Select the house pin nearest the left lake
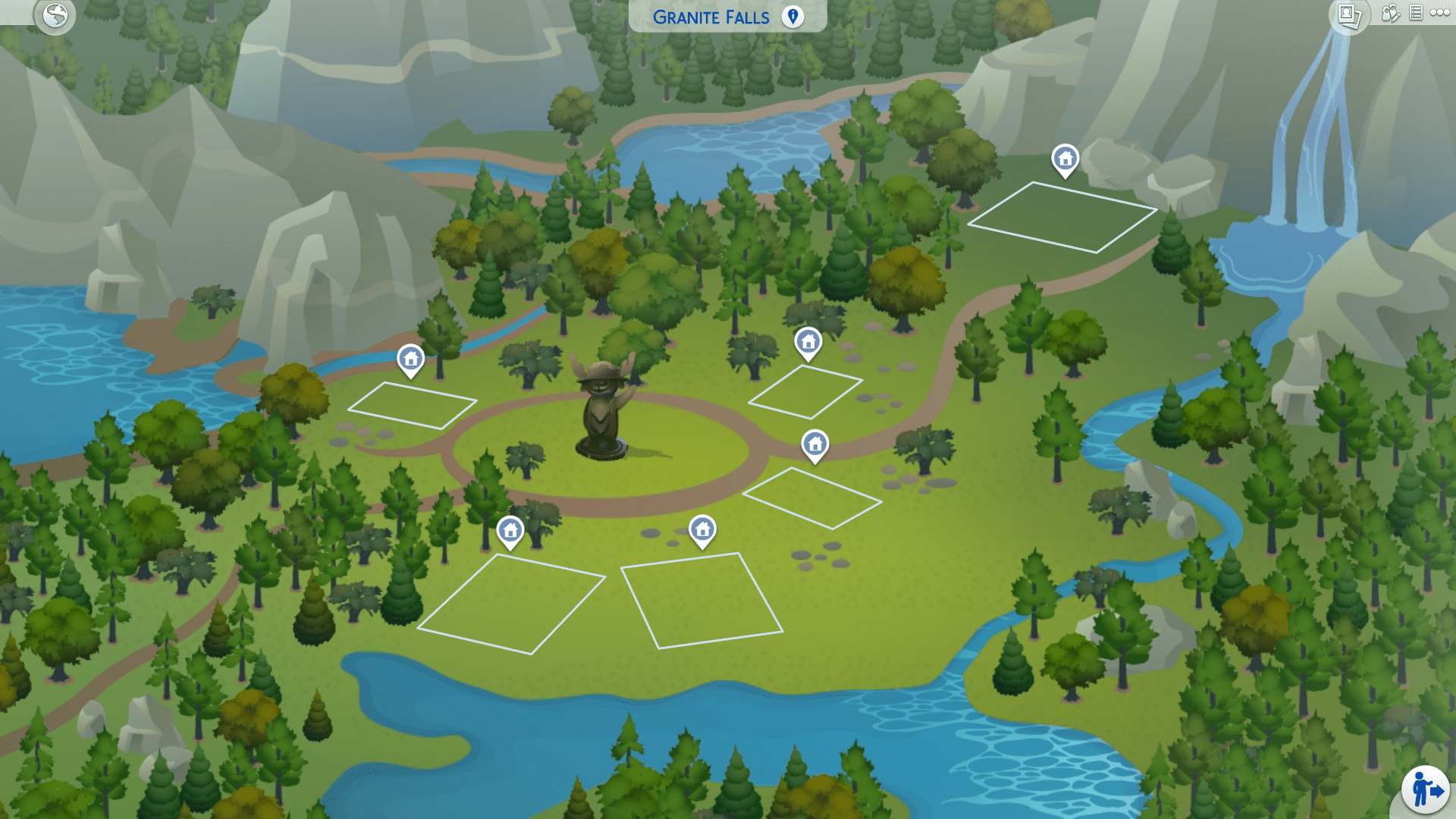Screen dimensions: 1456x819 click(x=411, y=359)
